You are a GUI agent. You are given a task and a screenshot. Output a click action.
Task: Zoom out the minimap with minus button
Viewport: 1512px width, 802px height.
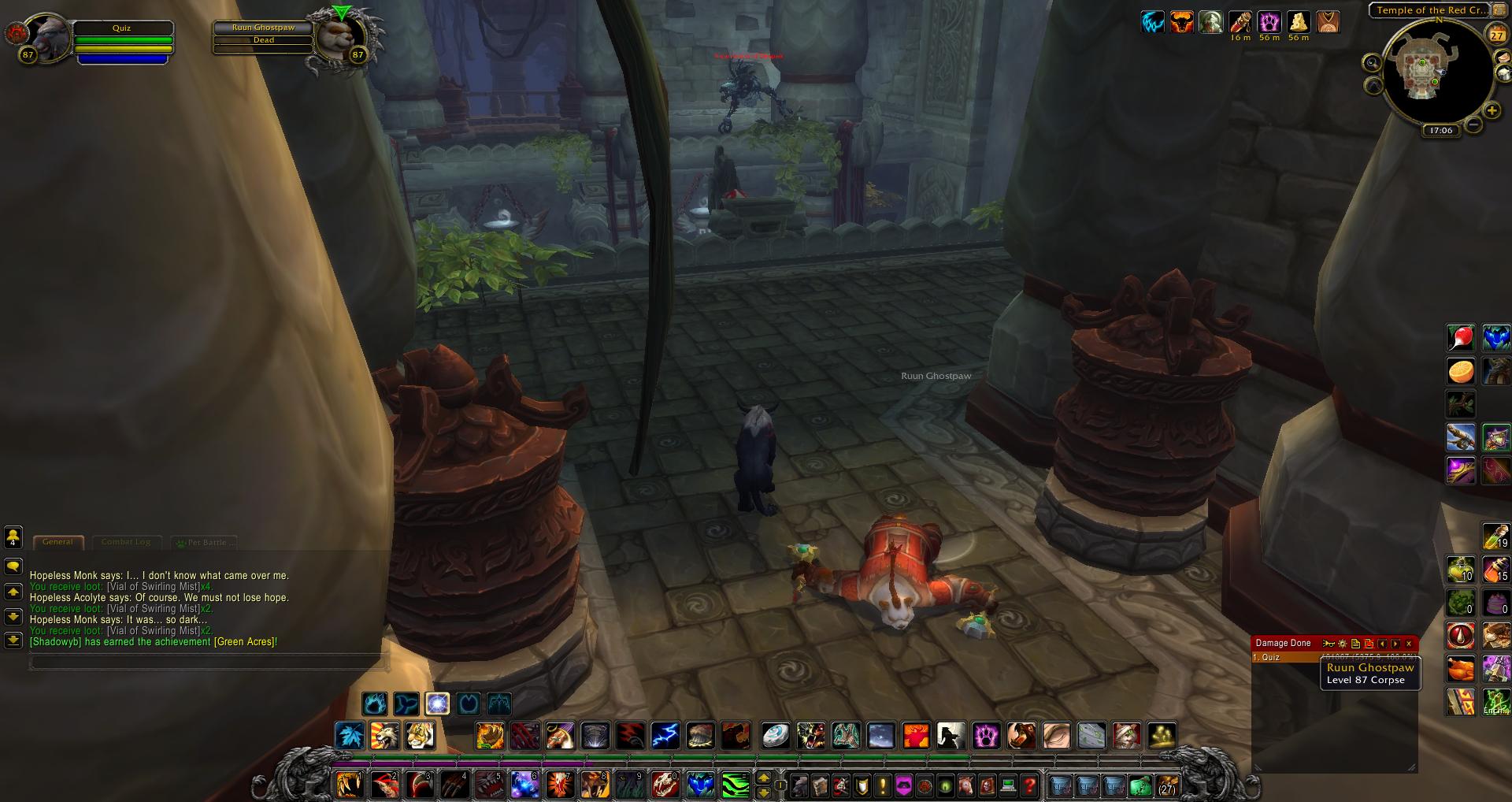coord(1473,124)
